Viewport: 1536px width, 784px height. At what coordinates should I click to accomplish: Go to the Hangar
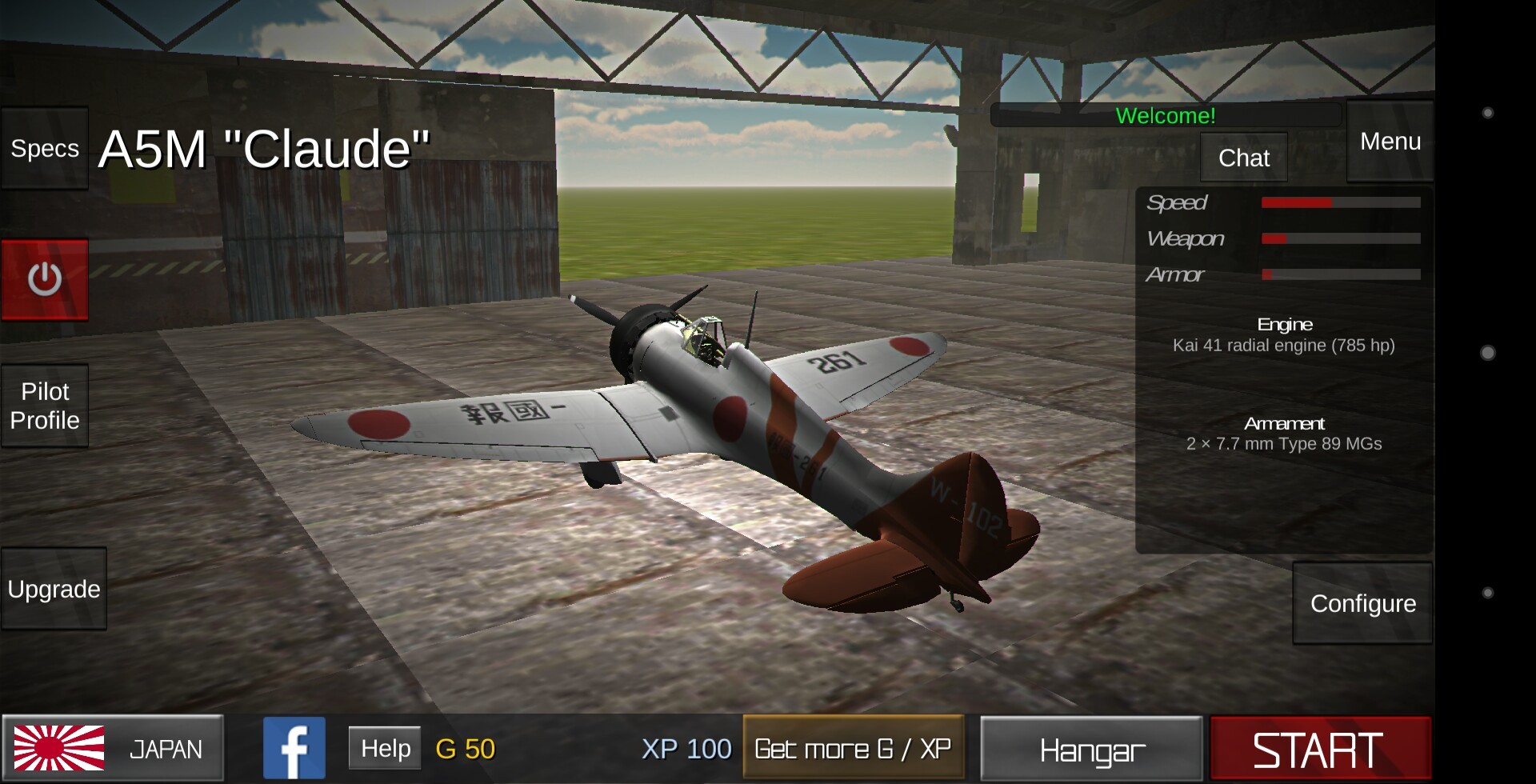[x=1091, y=750]
